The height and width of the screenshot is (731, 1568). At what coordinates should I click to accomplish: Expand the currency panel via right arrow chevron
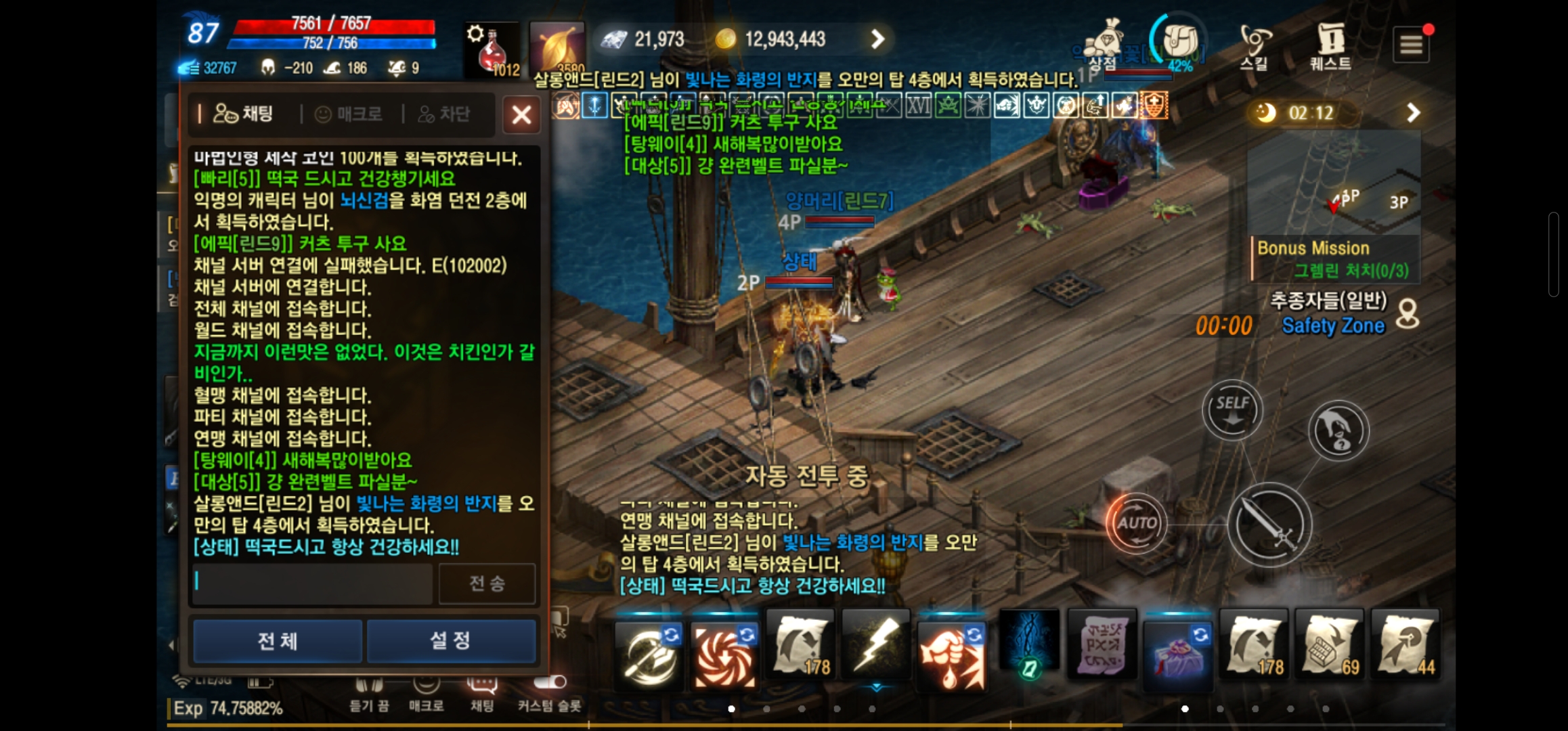tap(878, 39)
